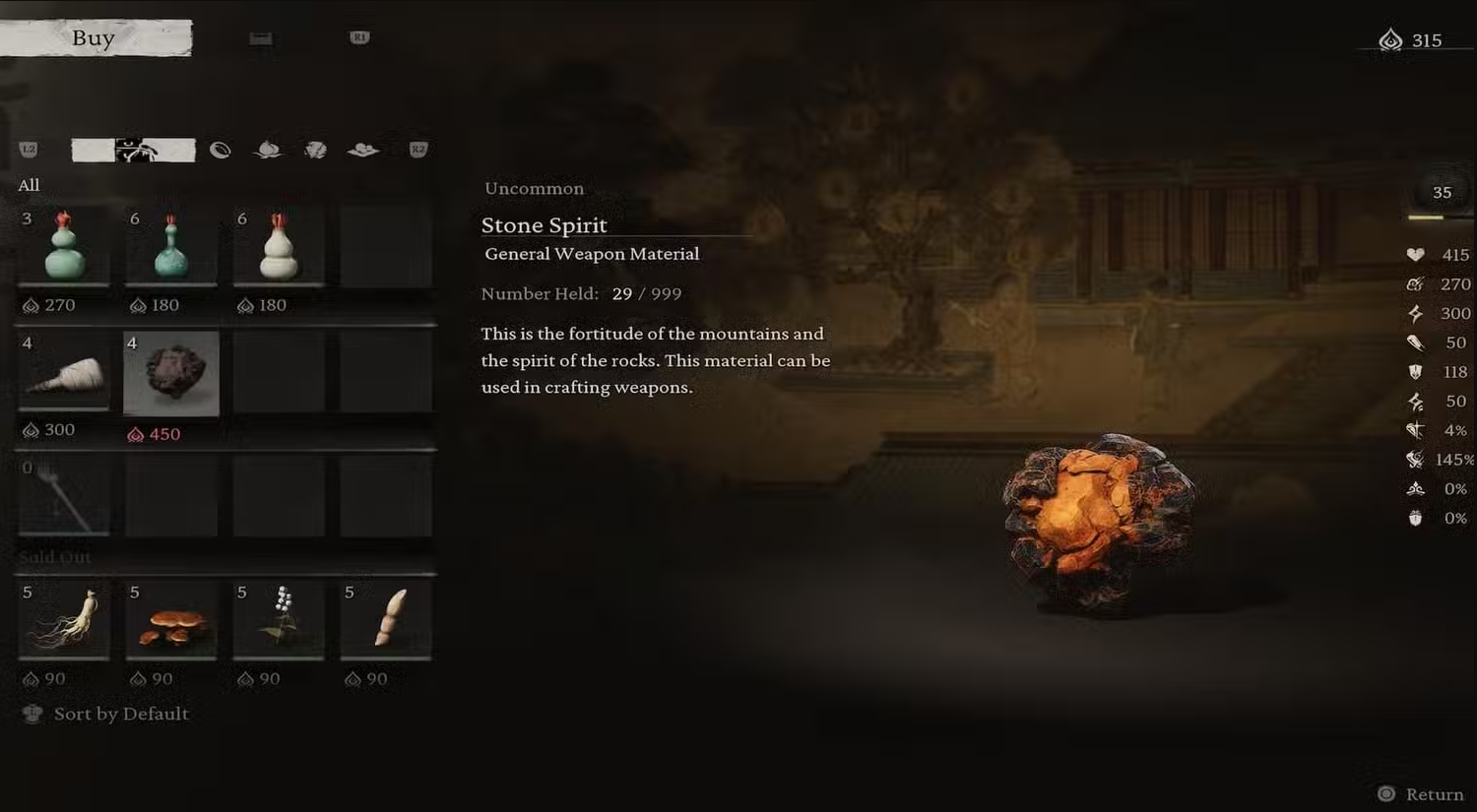The width and height of the screenshot is (1477, 812).
Task: Change sorting via Sort by Default
Action: (x=120, y=715)
